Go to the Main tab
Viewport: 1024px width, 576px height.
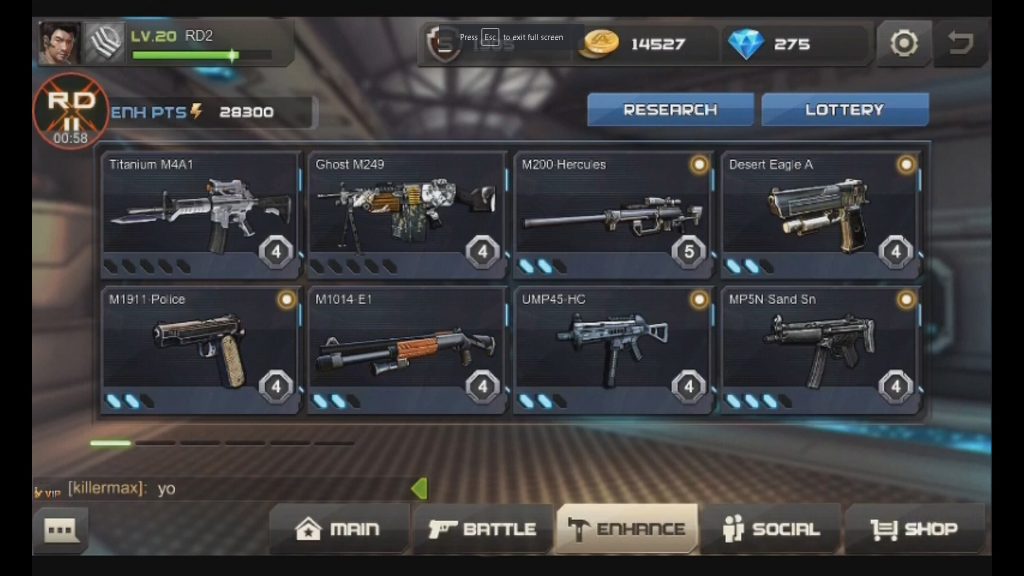(x=339, y=529)
